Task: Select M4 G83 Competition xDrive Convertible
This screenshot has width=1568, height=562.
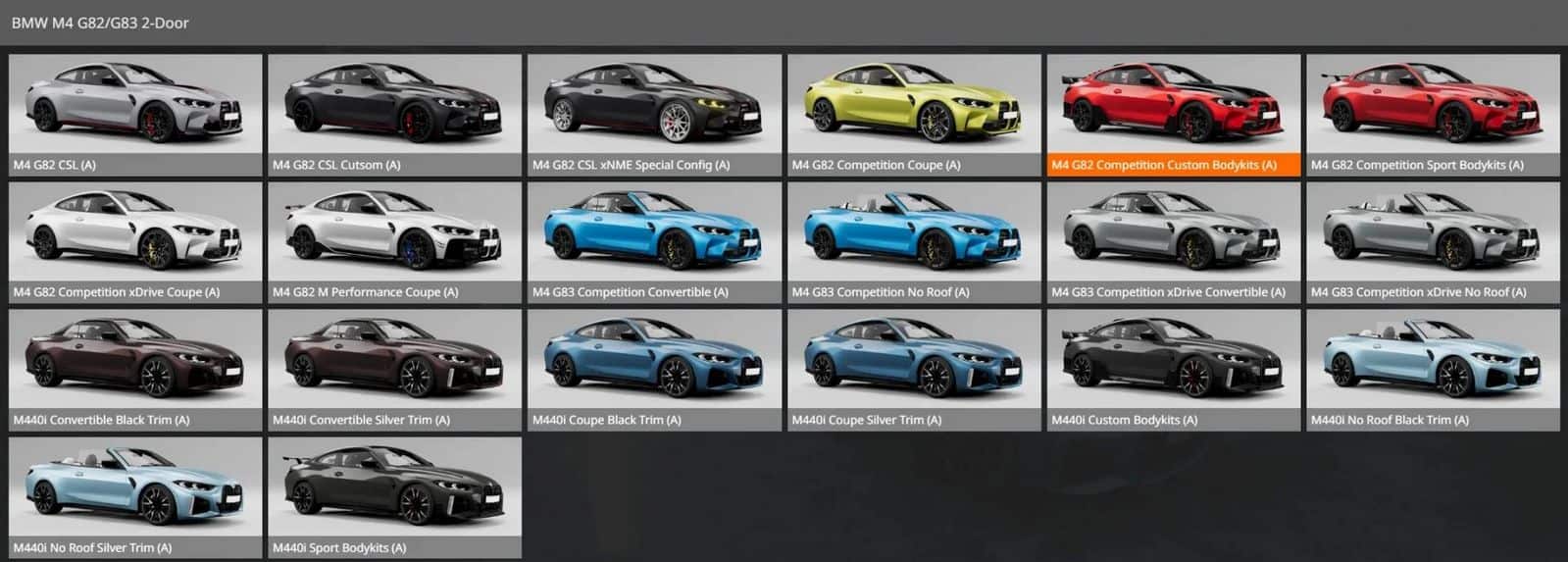Action: click(1173, 241)
